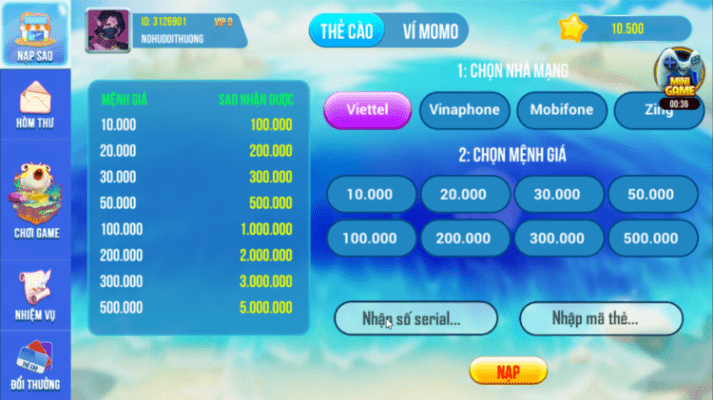Choose Vinaphone as the carrier
The height and width of the screenshot is (400, 713).
coord(463,110)
